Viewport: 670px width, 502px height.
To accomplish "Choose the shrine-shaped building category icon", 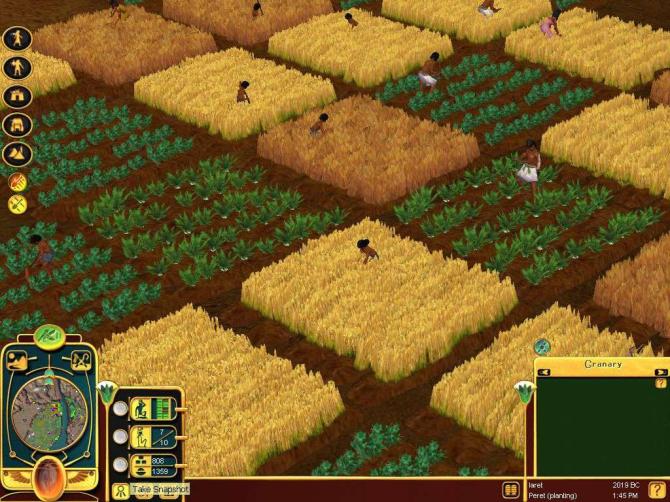I will (17, 126).
